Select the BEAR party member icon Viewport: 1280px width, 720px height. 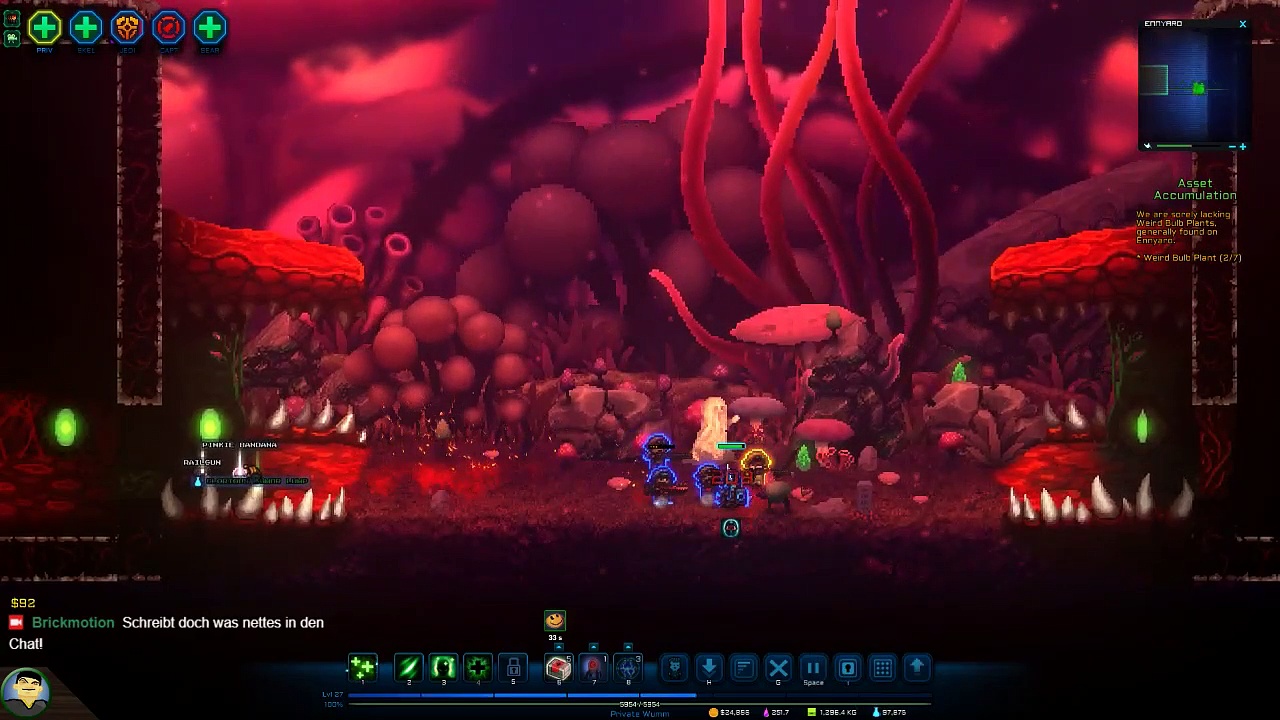click(x=210, y=27)
